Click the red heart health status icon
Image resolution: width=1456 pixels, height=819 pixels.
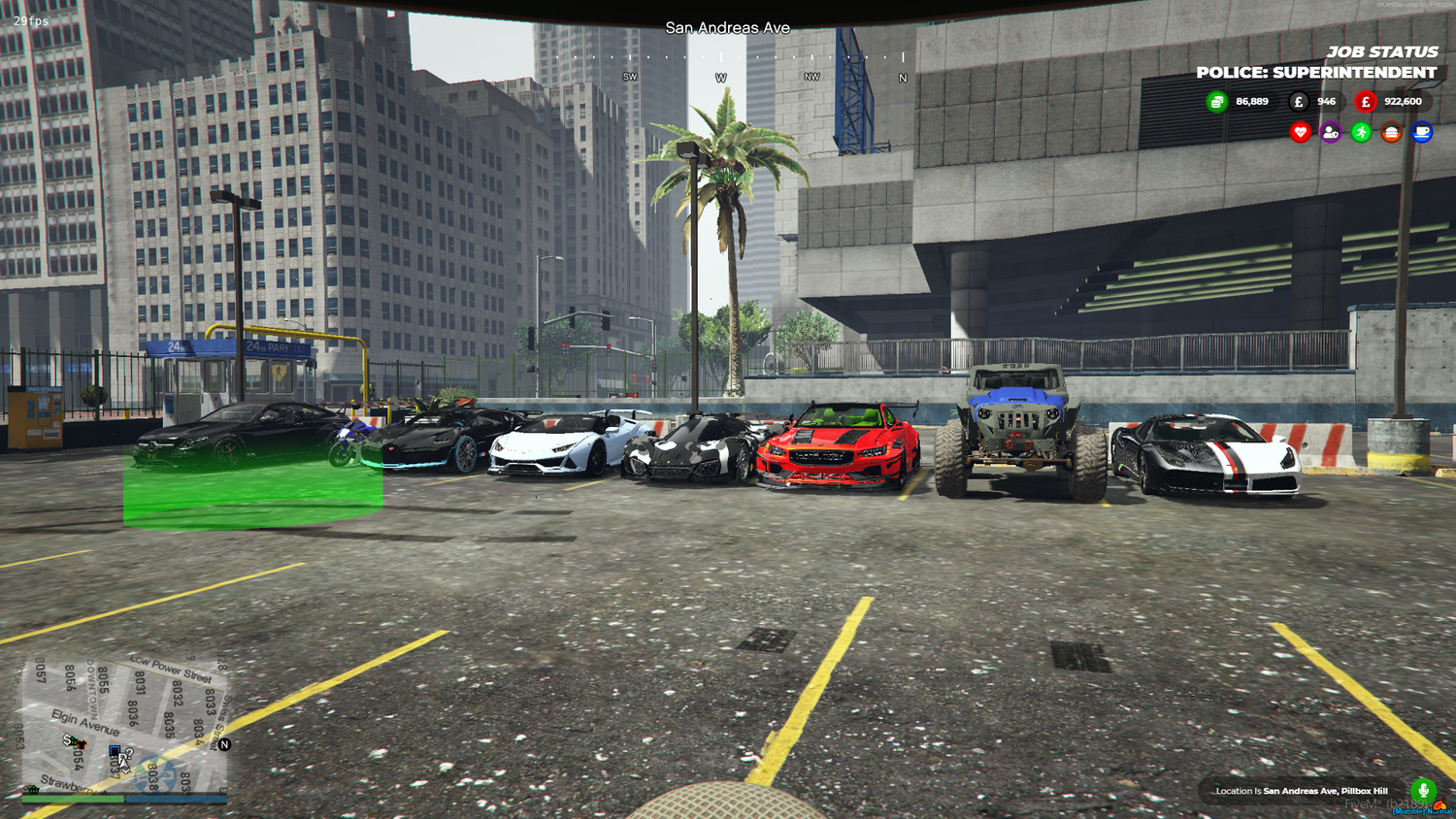pos(1300,131)
